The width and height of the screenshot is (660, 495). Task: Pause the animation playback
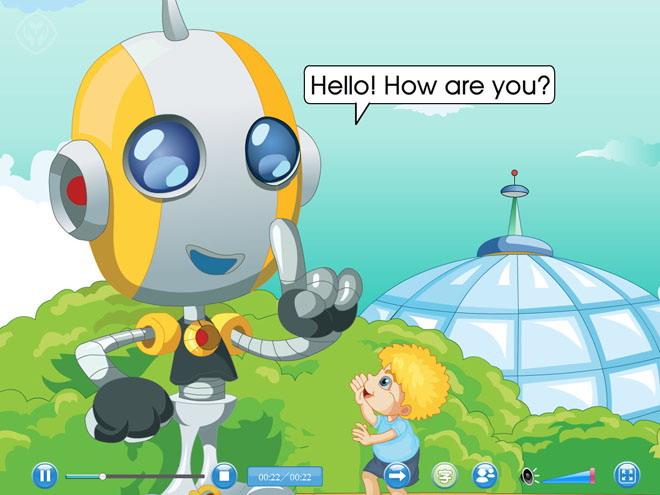[45, 475]
